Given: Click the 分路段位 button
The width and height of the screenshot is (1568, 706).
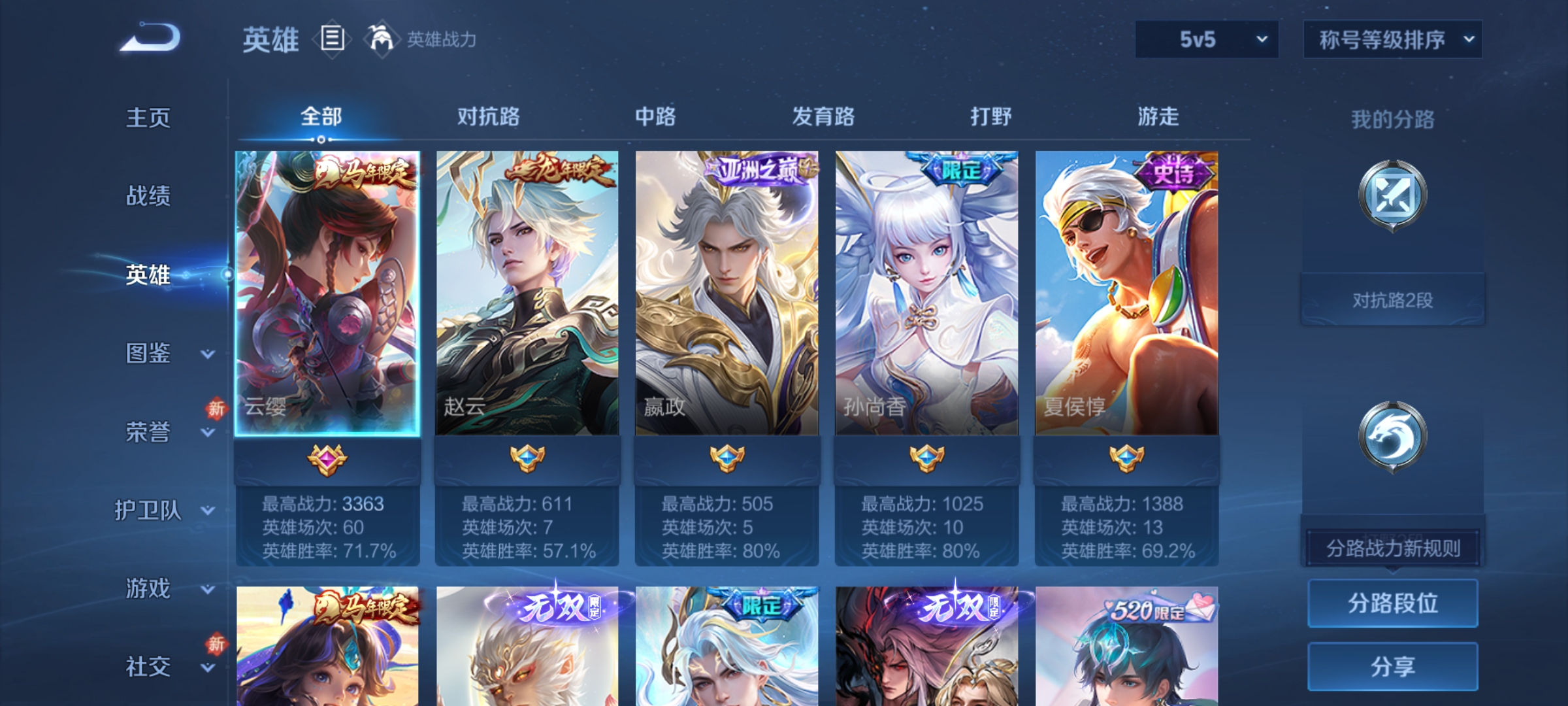Looking at the screenshot, I should pyautogui.click(x=1392, y=603).
